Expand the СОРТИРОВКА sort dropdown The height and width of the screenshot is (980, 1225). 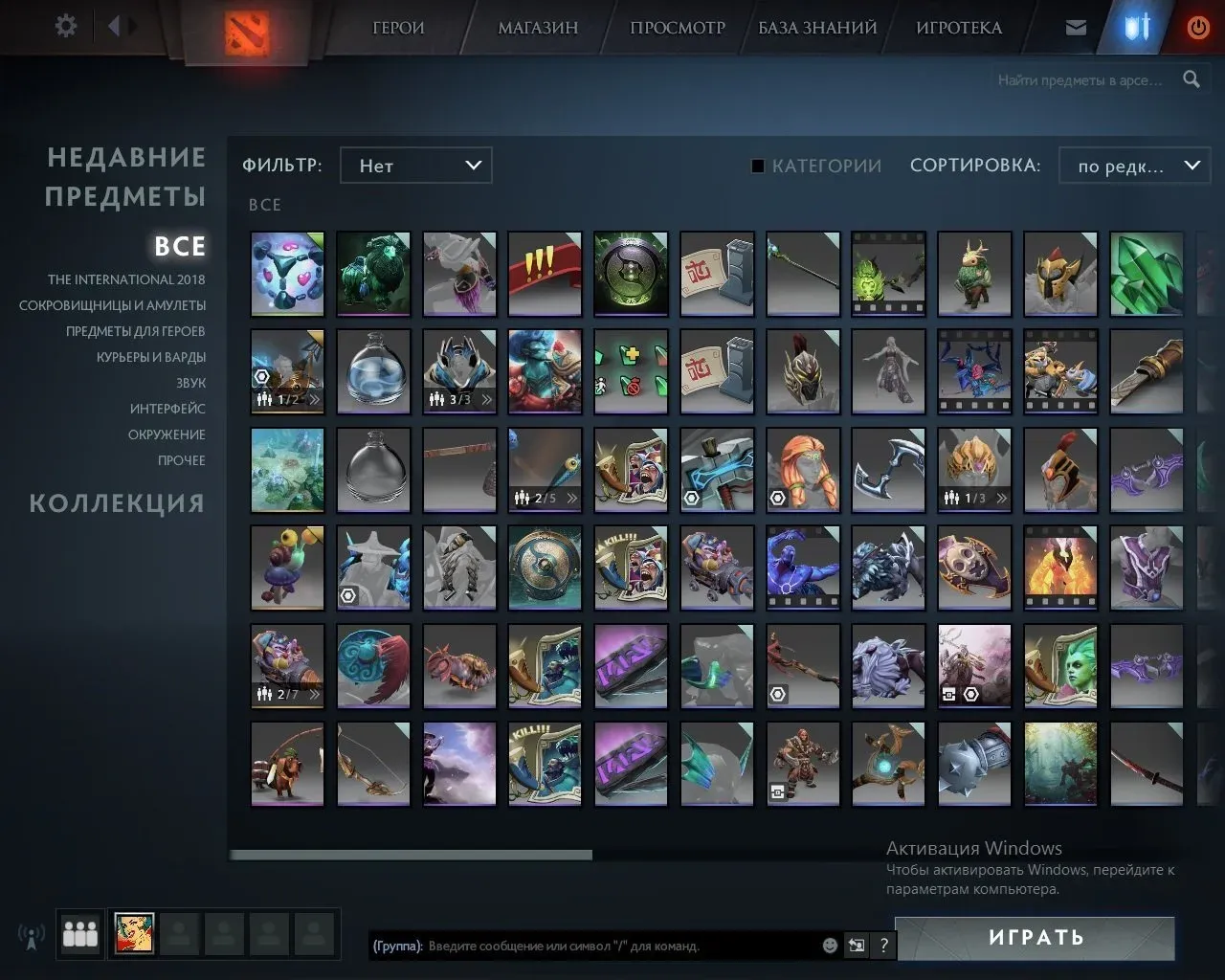[x=1135, y=166]
